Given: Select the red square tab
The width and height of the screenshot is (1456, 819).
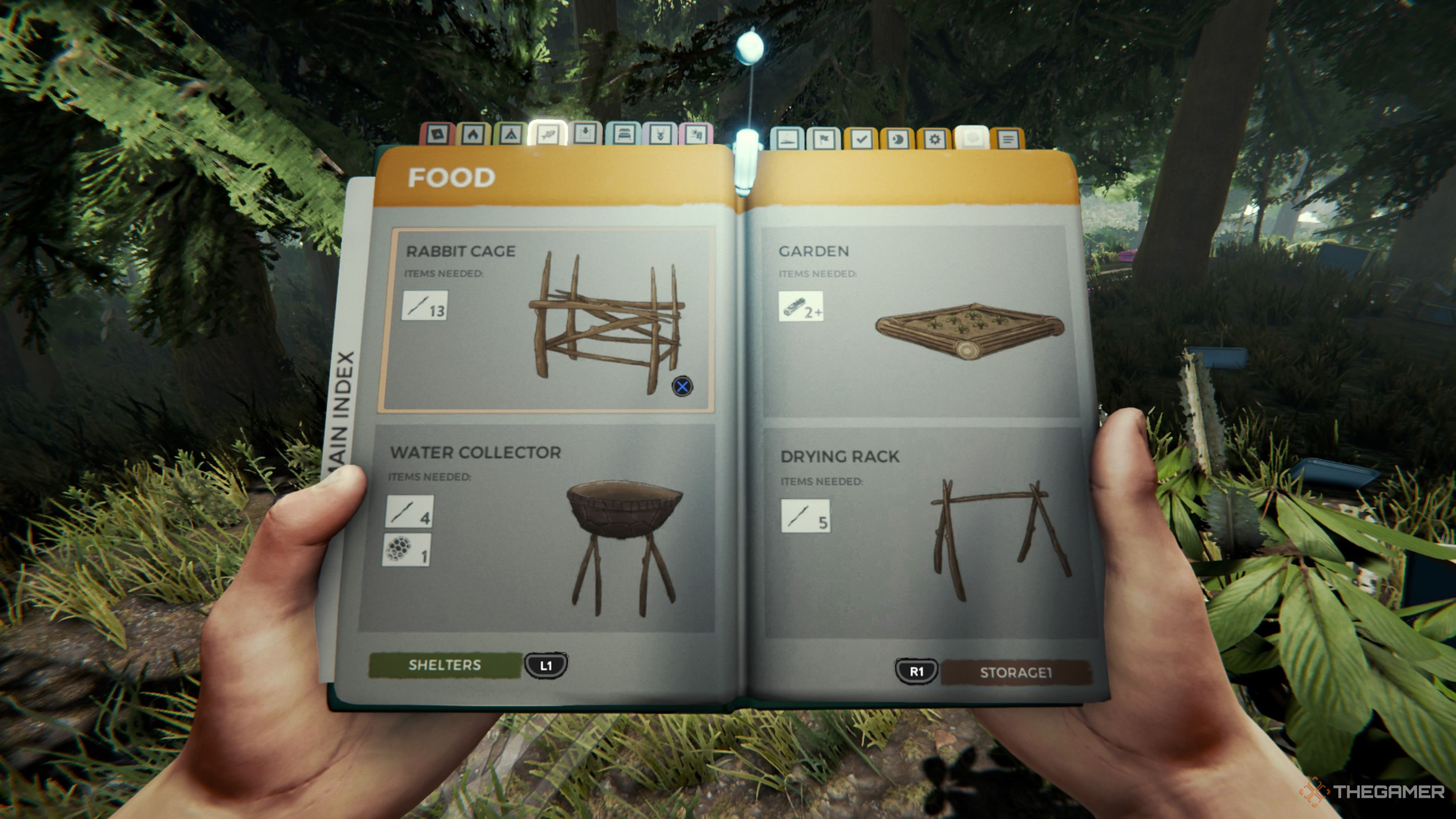Looking at the screenshot, I should click(438, 135).
